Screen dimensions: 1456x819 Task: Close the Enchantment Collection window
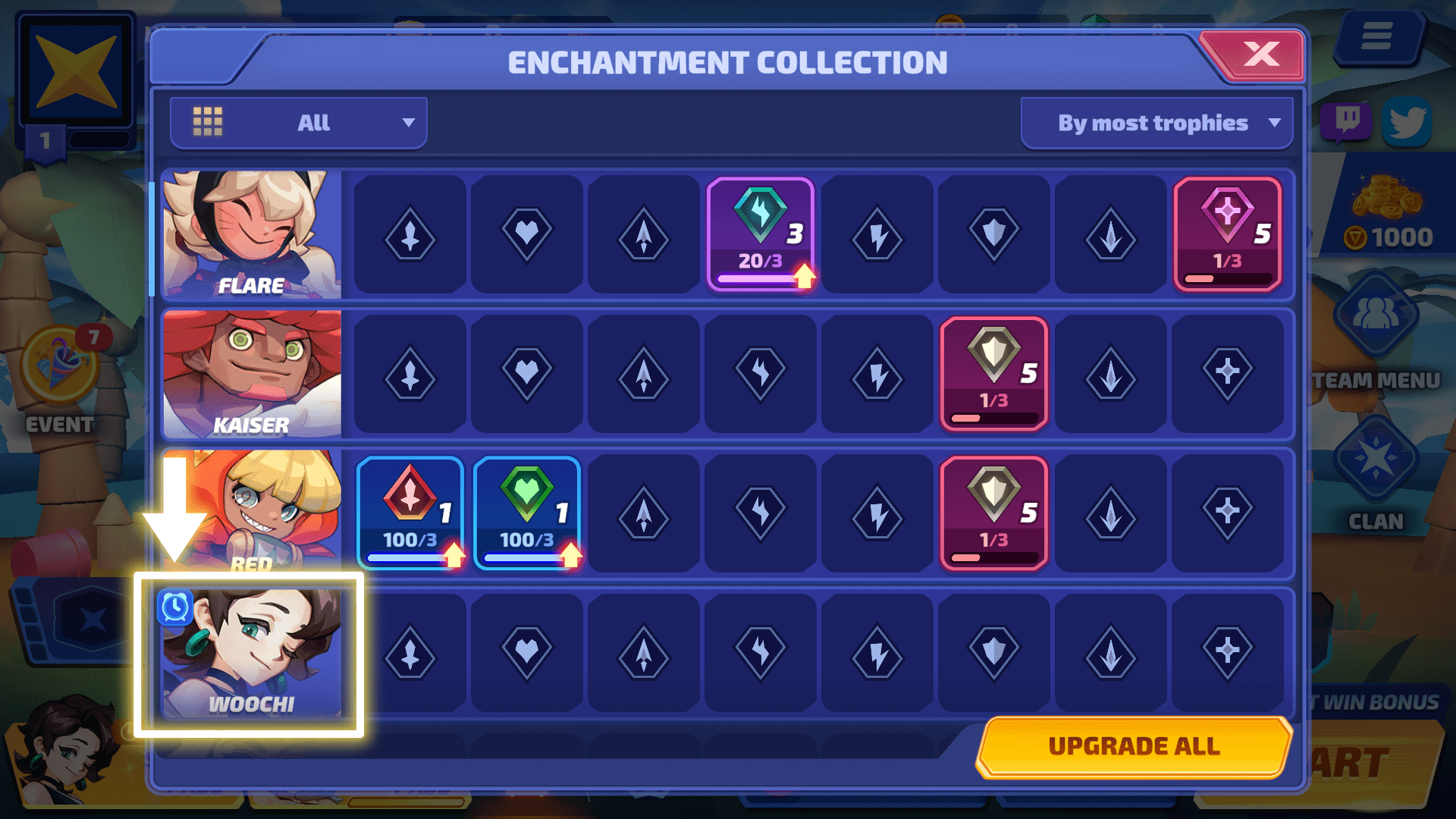(x=1260, y=55)
